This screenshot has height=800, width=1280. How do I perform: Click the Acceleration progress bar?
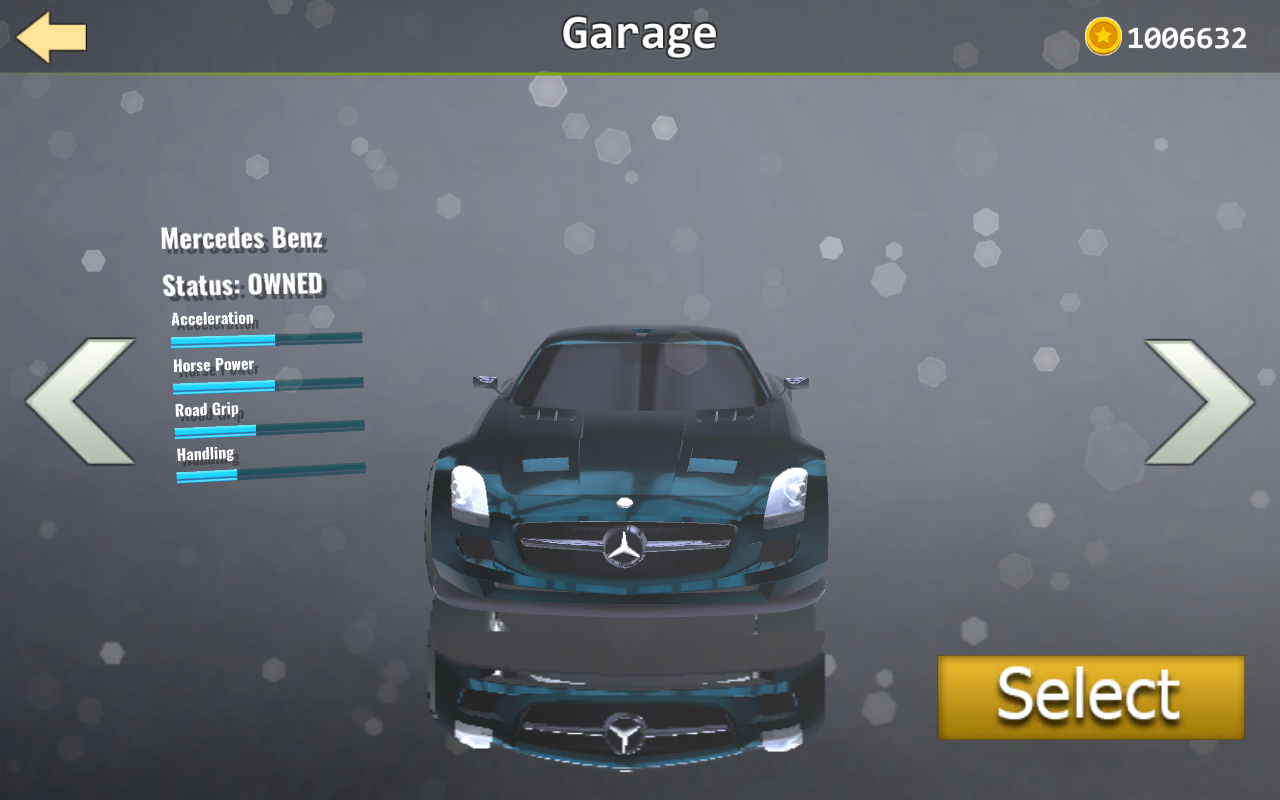click(268, 339)
